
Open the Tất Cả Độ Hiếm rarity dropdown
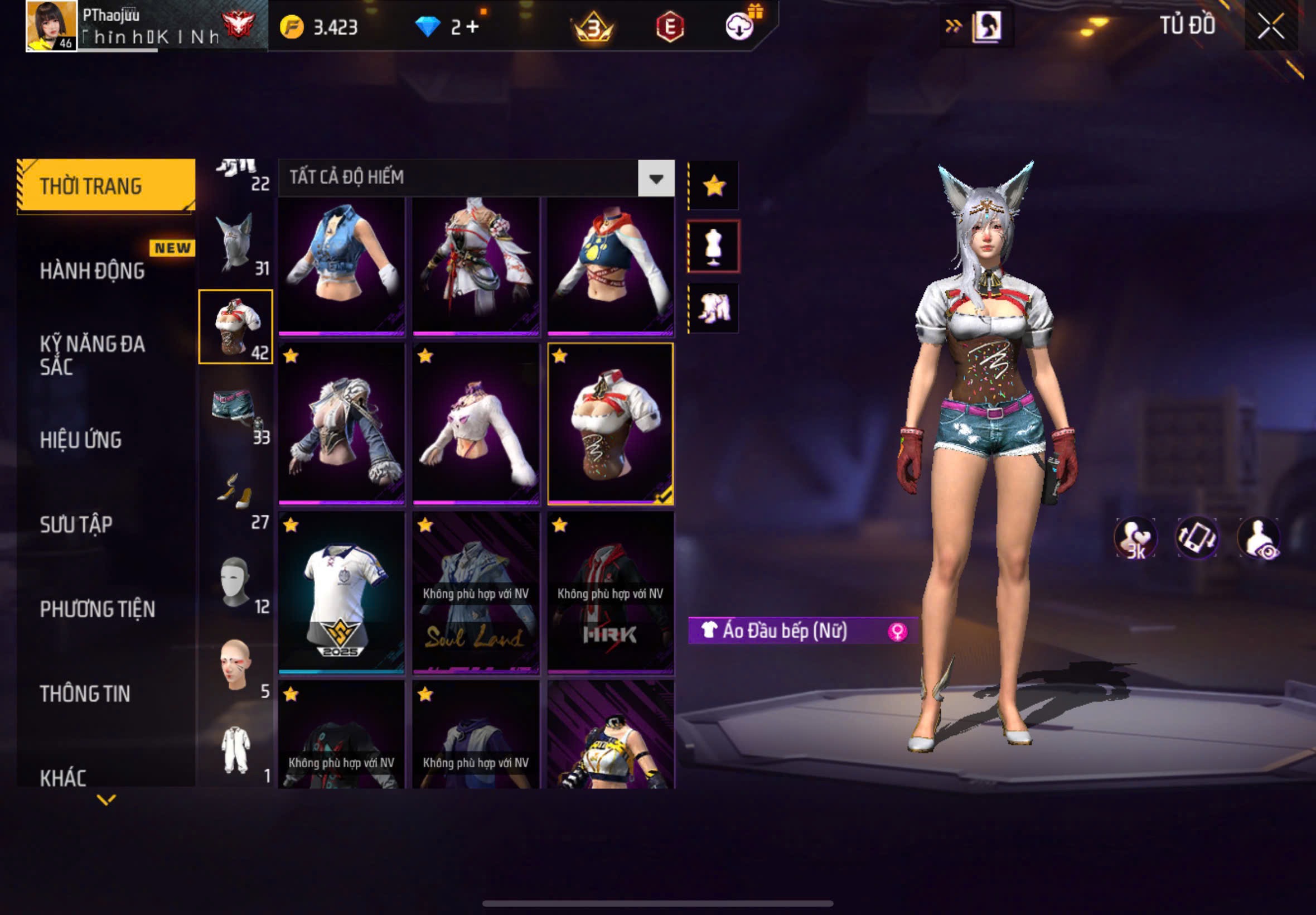pyautogui.click(x=656, y=179)
